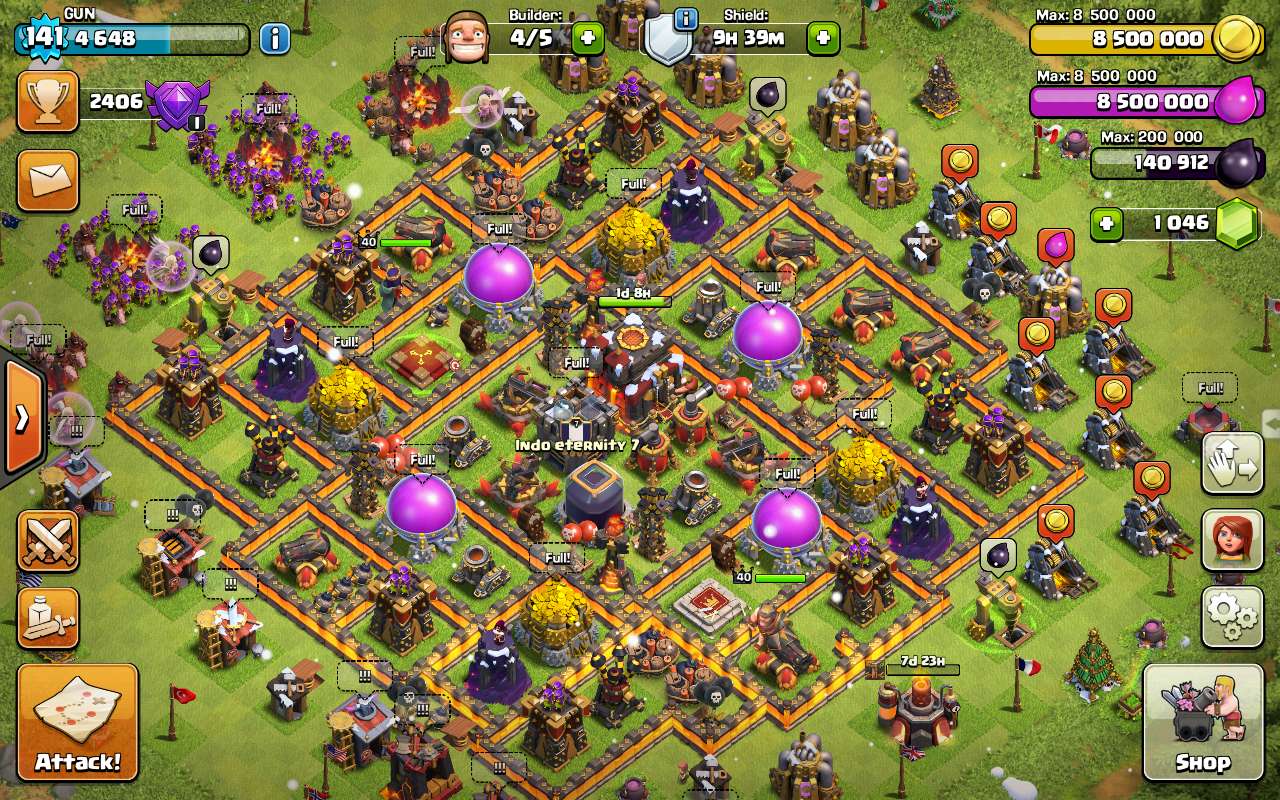The height and width of the screenshot is (800, 1280).
Task: Open the red-haired hero portrait button
Action: (1232, 540)
